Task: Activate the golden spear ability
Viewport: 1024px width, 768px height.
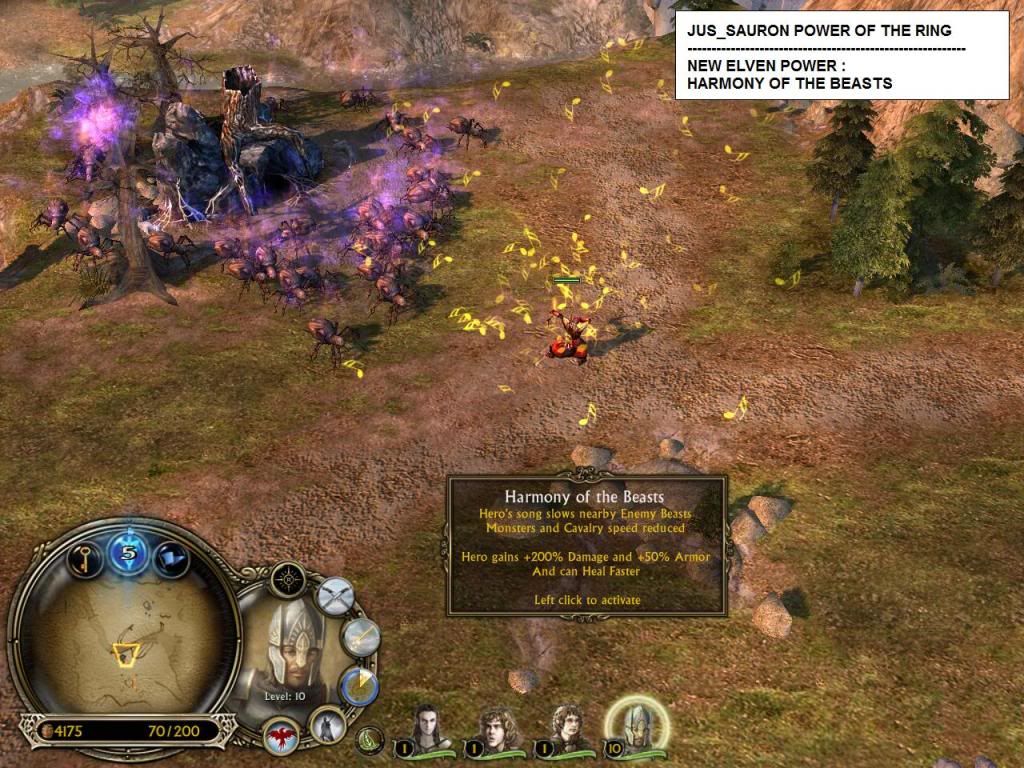Action: (x=360, y=637)
